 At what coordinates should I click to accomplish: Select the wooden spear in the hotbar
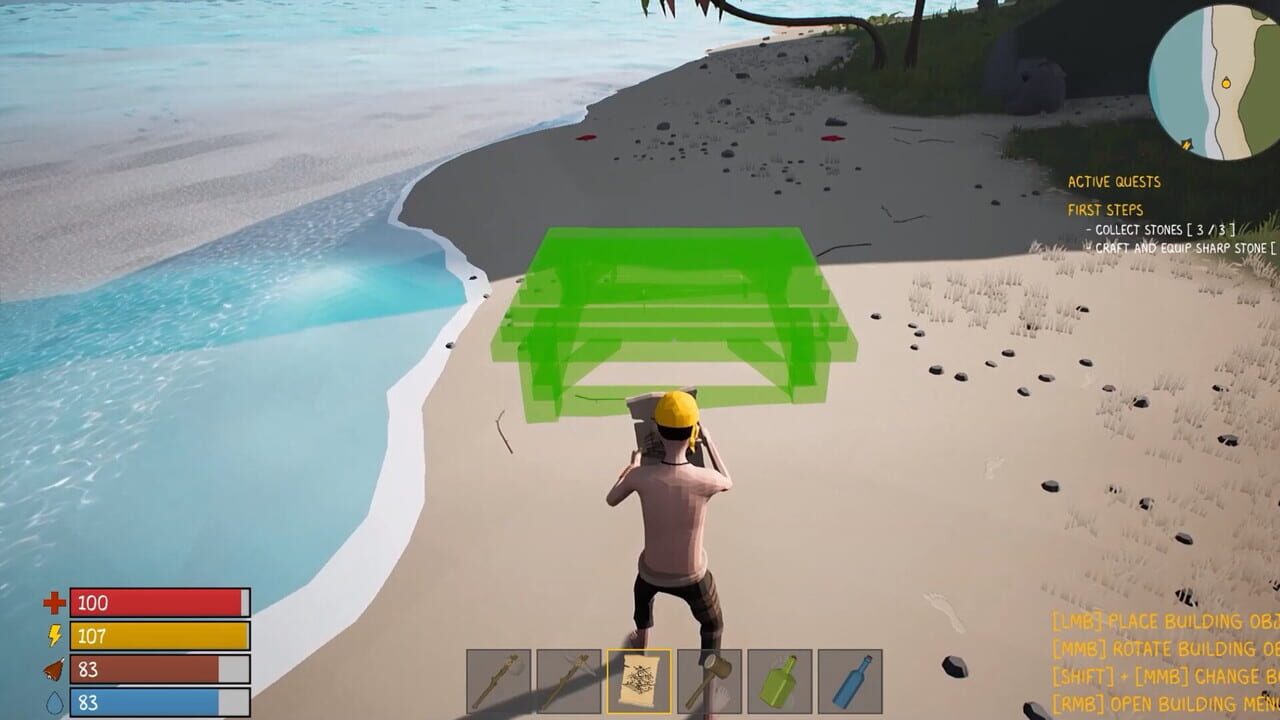498,680
